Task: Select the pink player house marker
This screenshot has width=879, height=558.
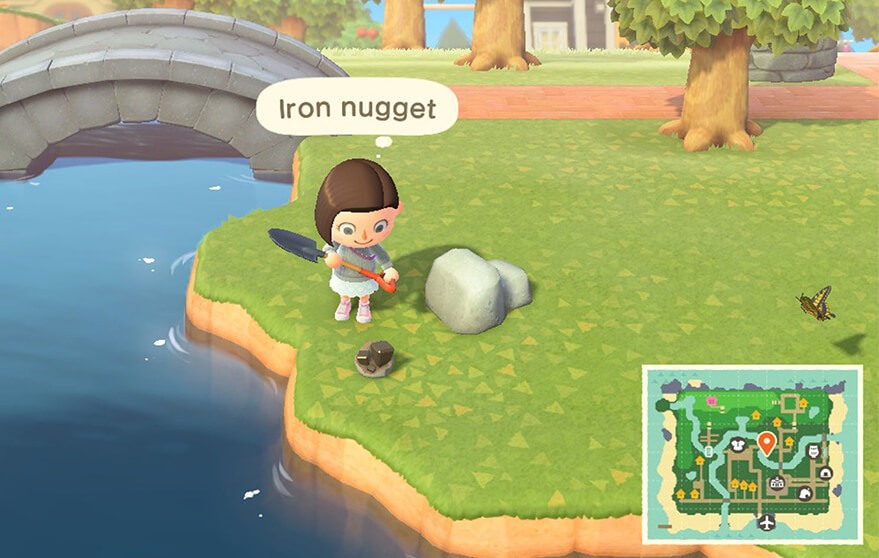Action: coord(712,401)
